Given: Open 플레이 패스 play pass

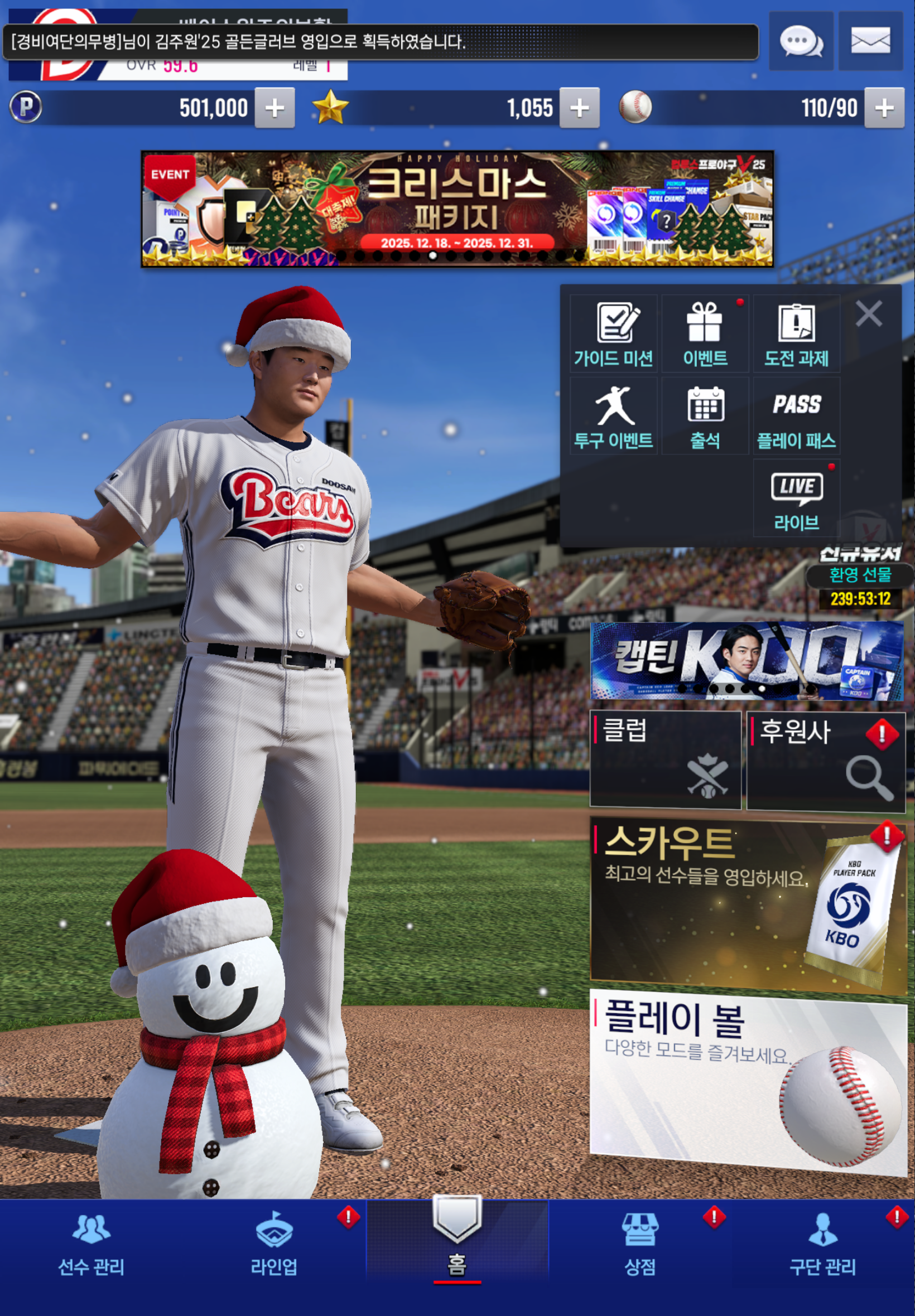Looking at the screenshot, I should coord(796,417).
